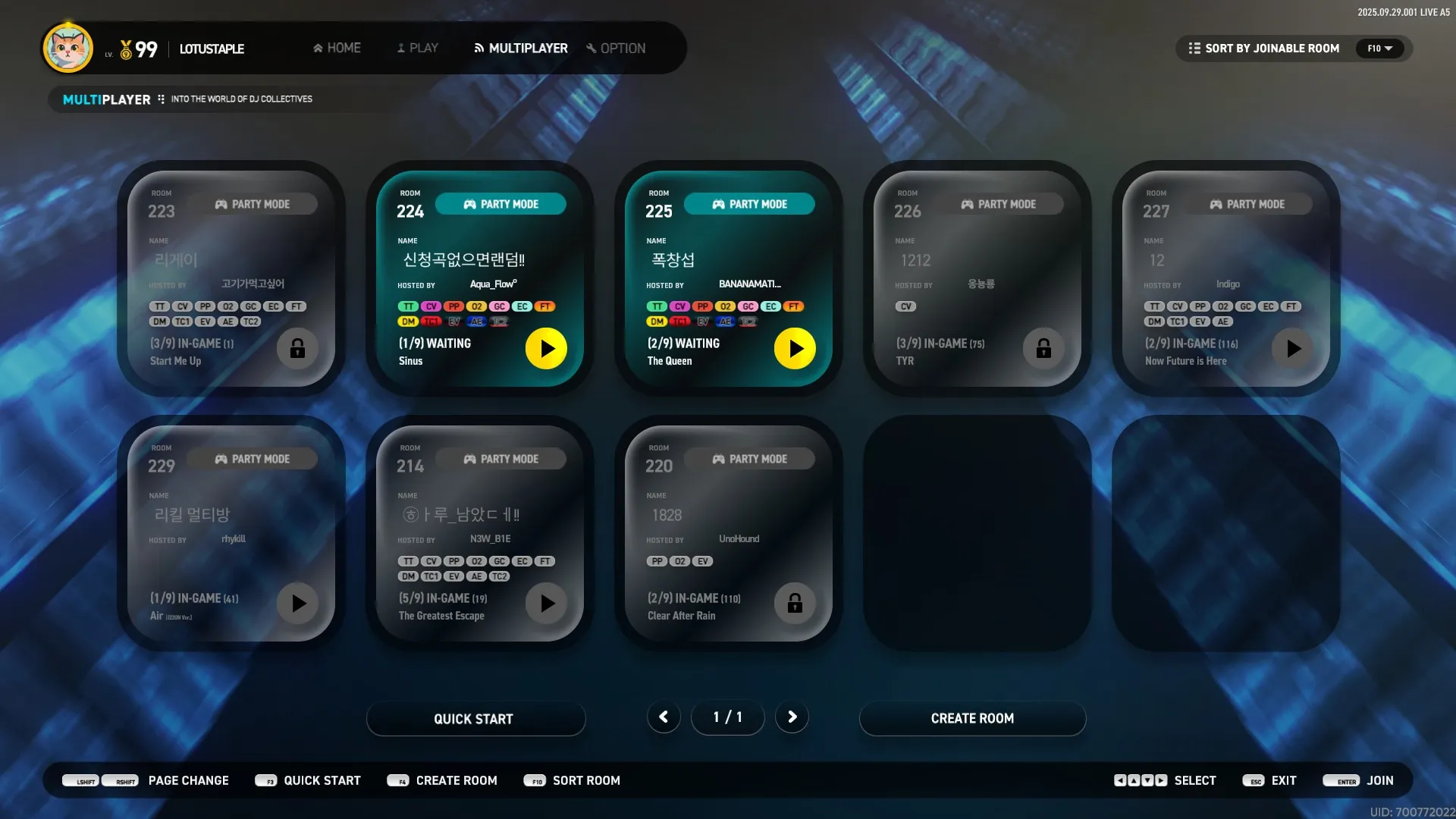Image resolution: width=1456 pixels, height=819 pixels.
Task: Select the locked room 223 card
Action: pos(231,278)
